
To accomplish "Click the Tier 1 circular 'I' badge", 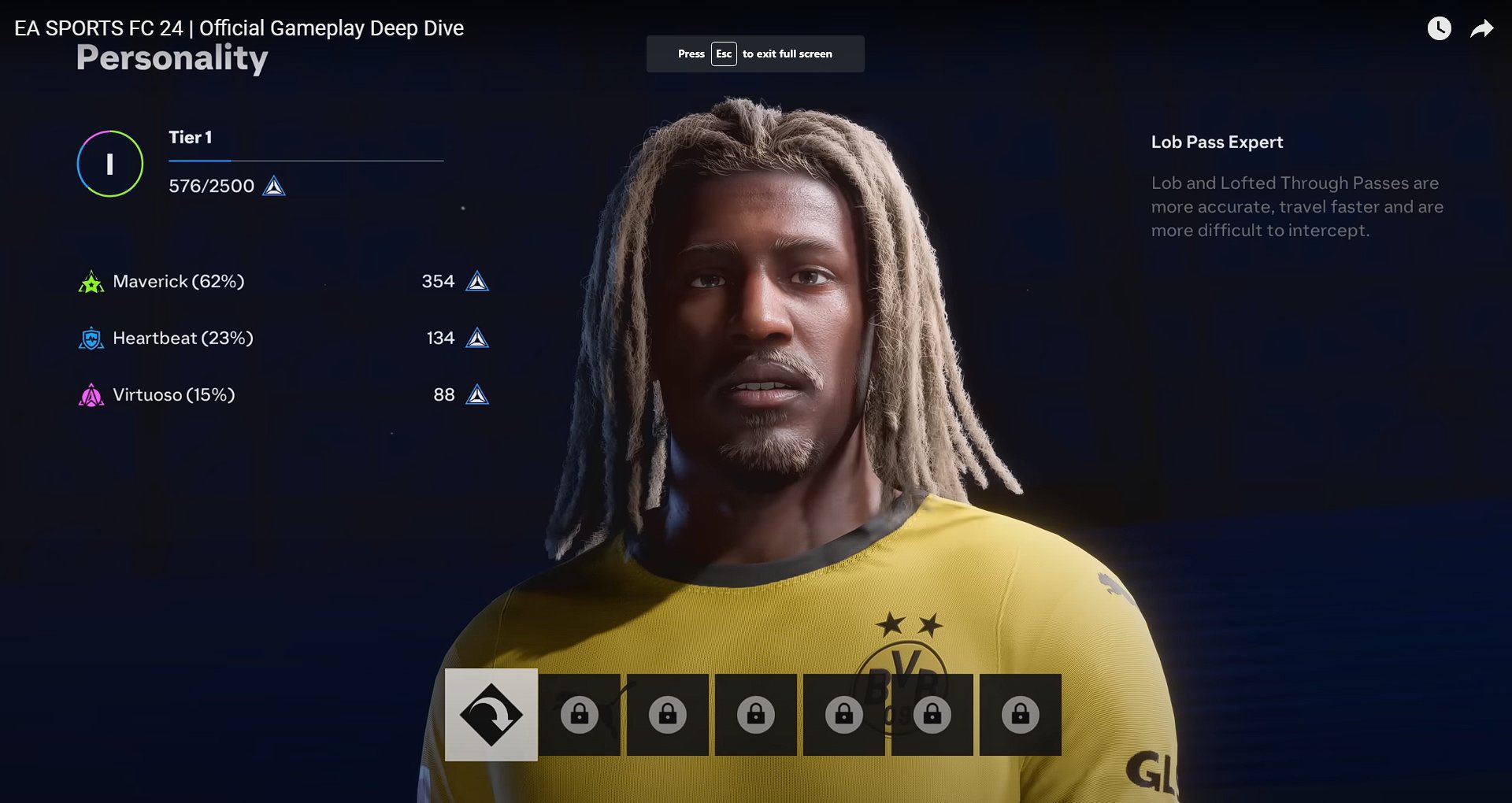I will click(110, 164).
